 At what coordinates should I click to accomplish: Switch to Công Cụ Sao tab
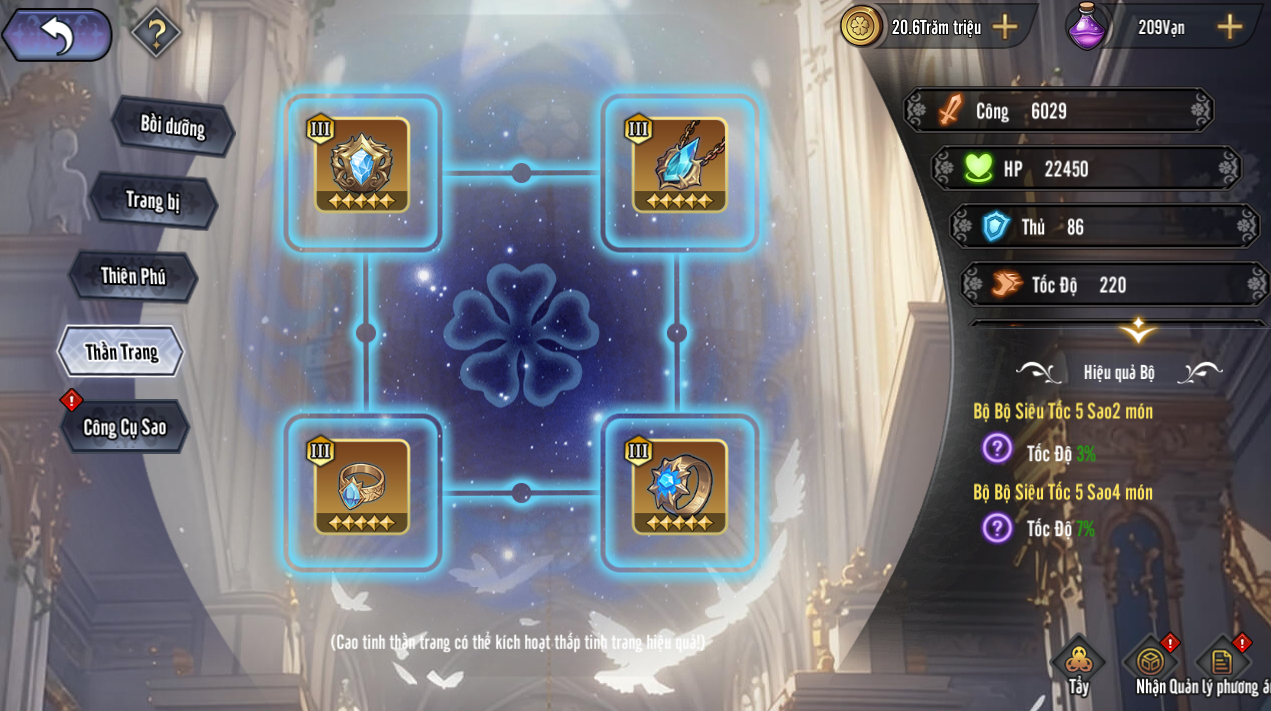click(125, 427)
